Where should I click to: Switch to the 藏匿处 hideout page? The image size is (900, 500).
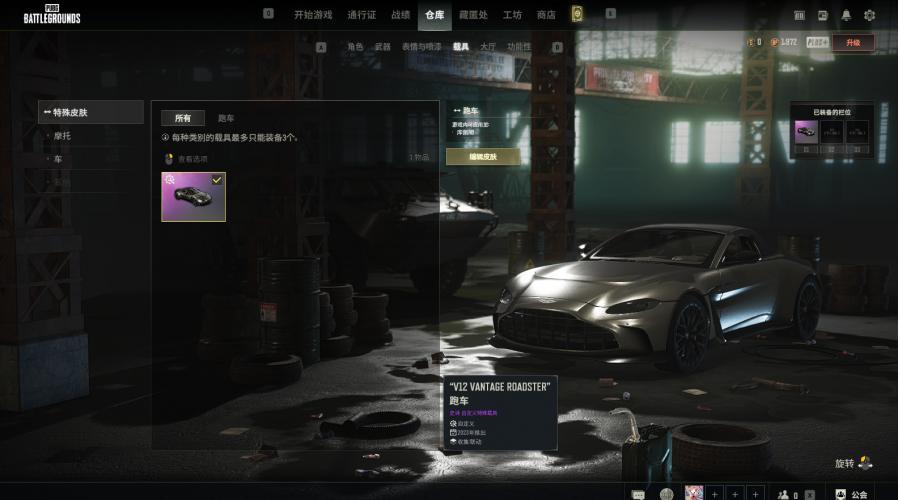[472, 15]
